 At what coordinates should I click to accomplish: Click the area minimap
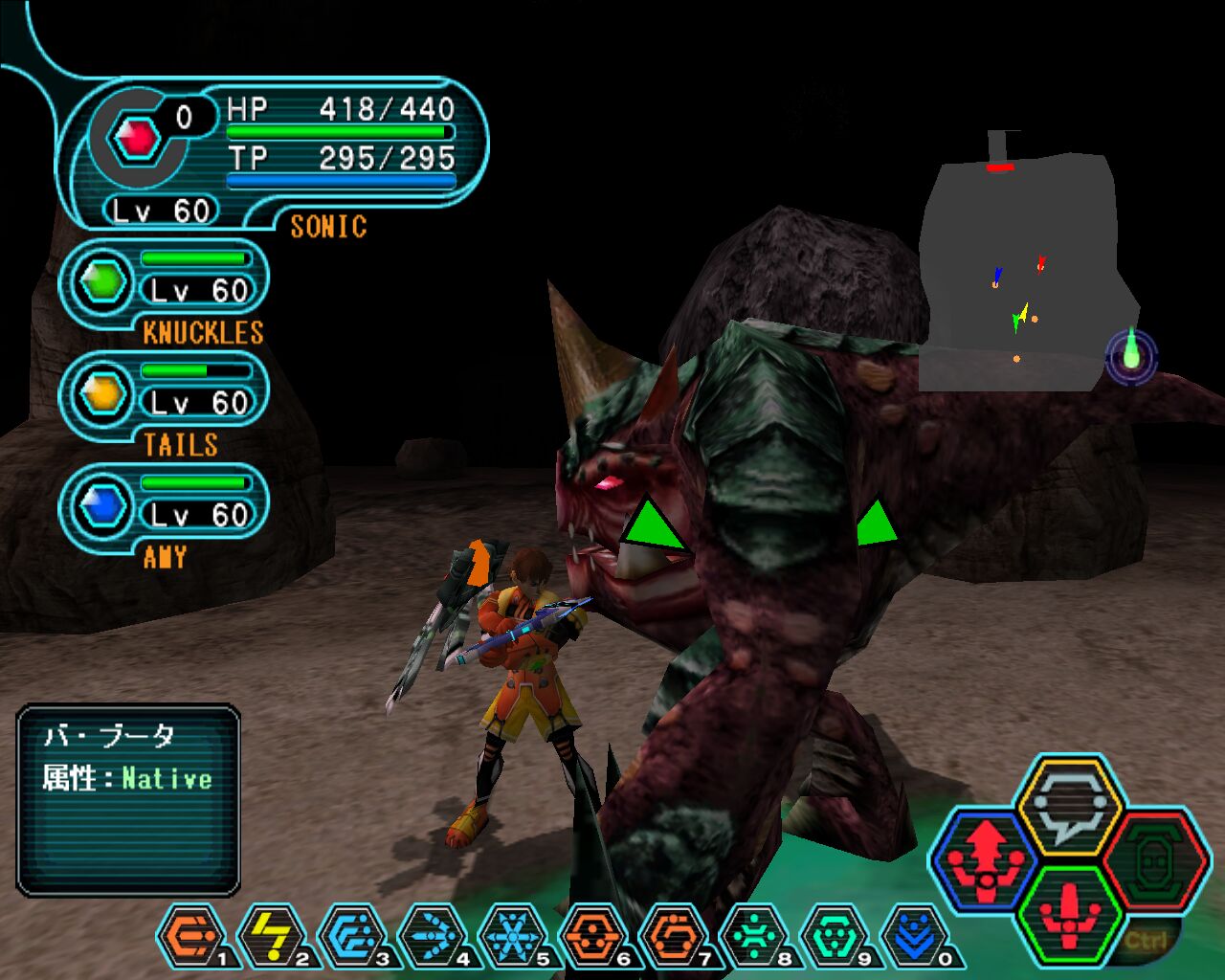coord(1024,273)
